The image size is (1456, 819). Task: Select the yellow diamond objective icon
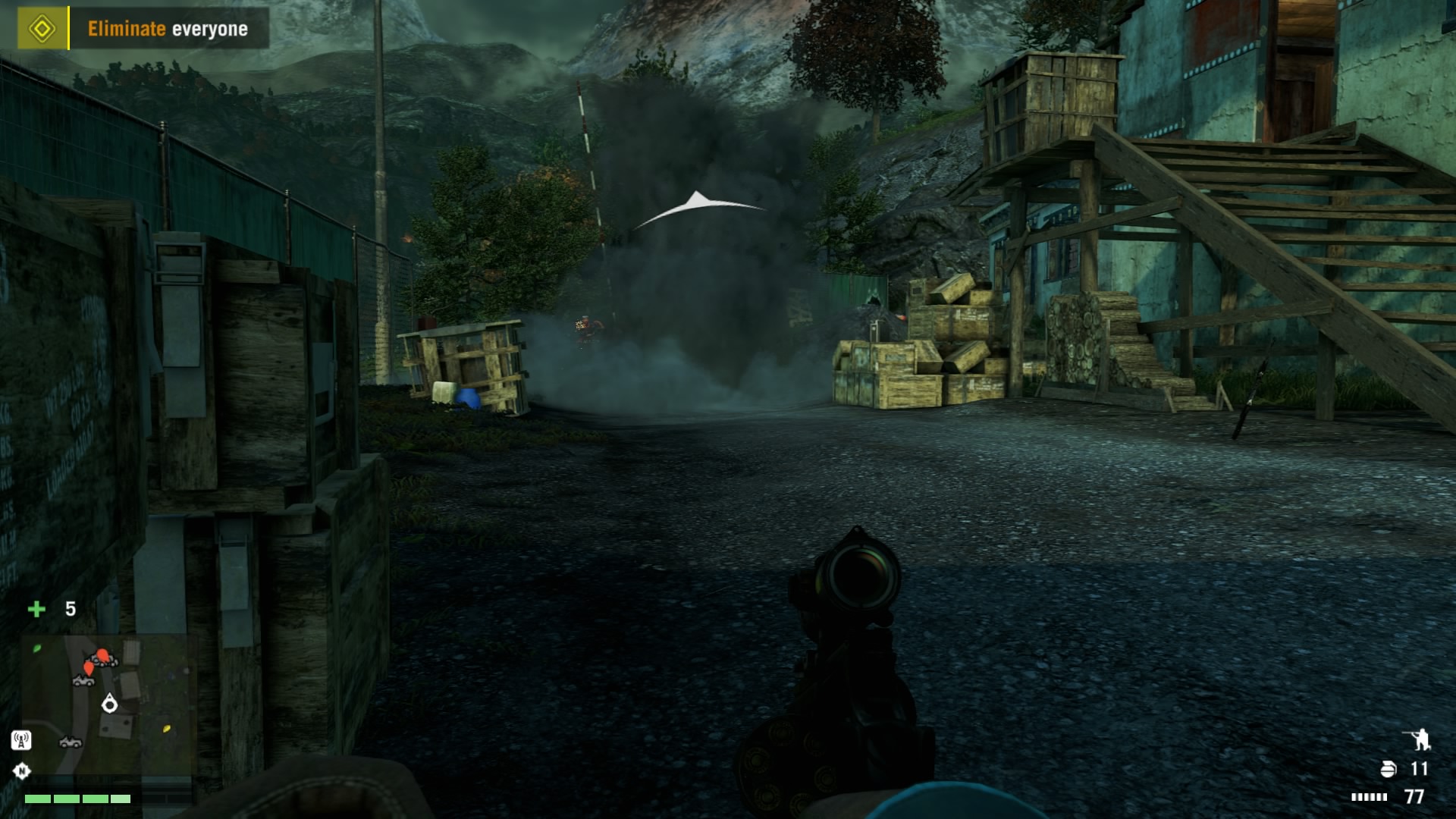pyautogui.click(x=42, y=29)
